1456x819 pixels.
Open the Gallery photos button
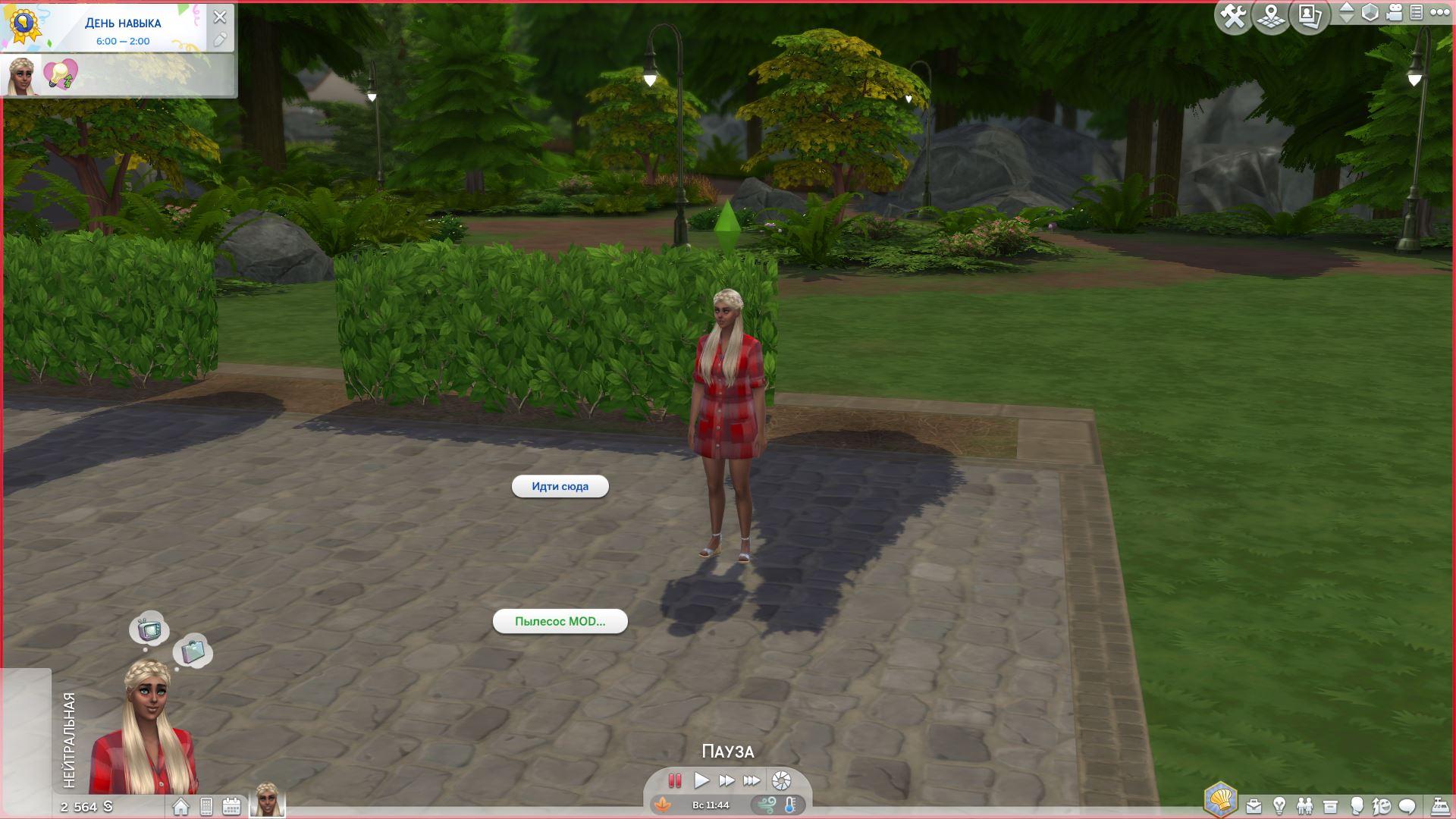(1310, 16)
